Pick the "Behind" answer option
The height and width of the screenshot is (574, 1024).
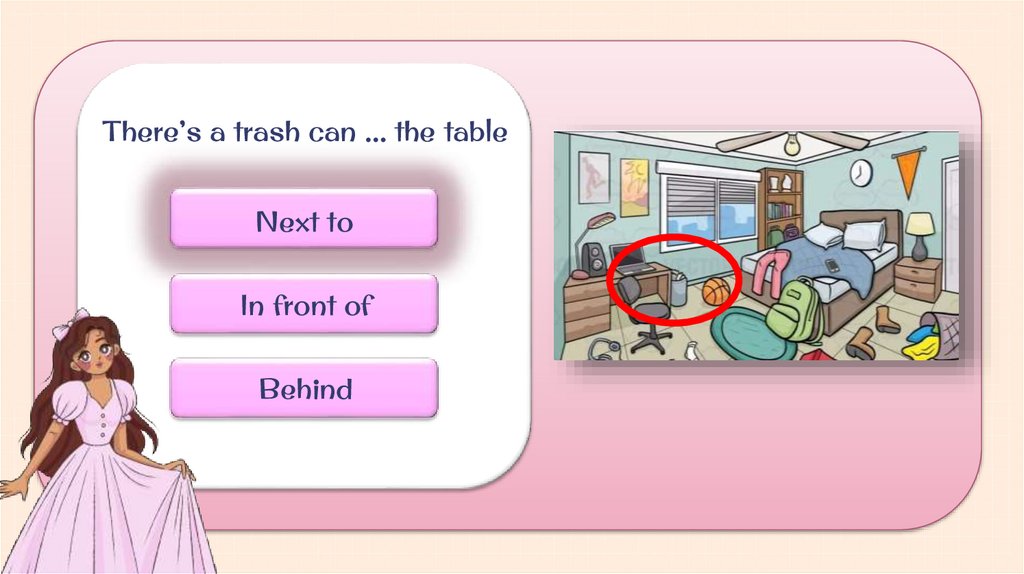pyautogui.click(x=304, y=389)
